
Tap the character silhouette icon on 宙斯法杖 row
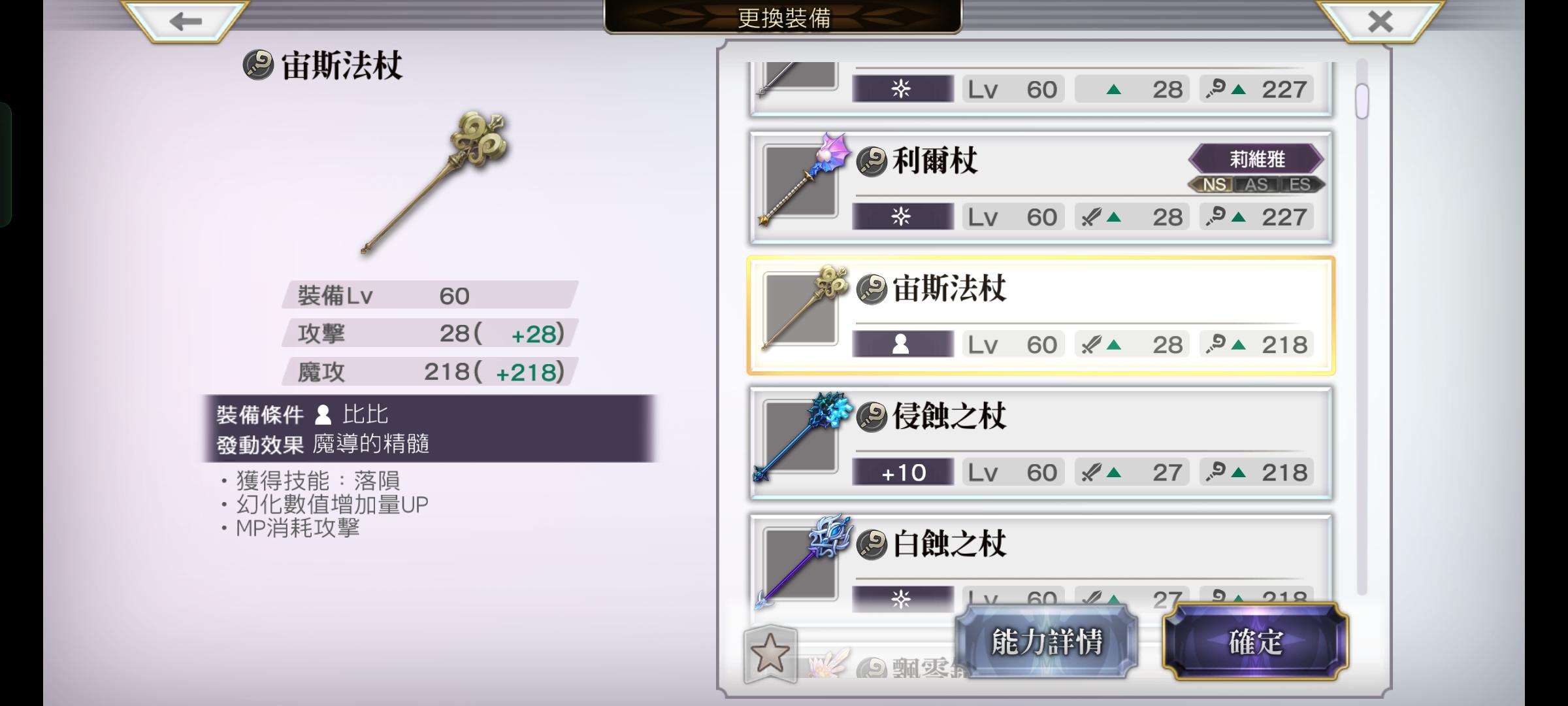(902, 343)
